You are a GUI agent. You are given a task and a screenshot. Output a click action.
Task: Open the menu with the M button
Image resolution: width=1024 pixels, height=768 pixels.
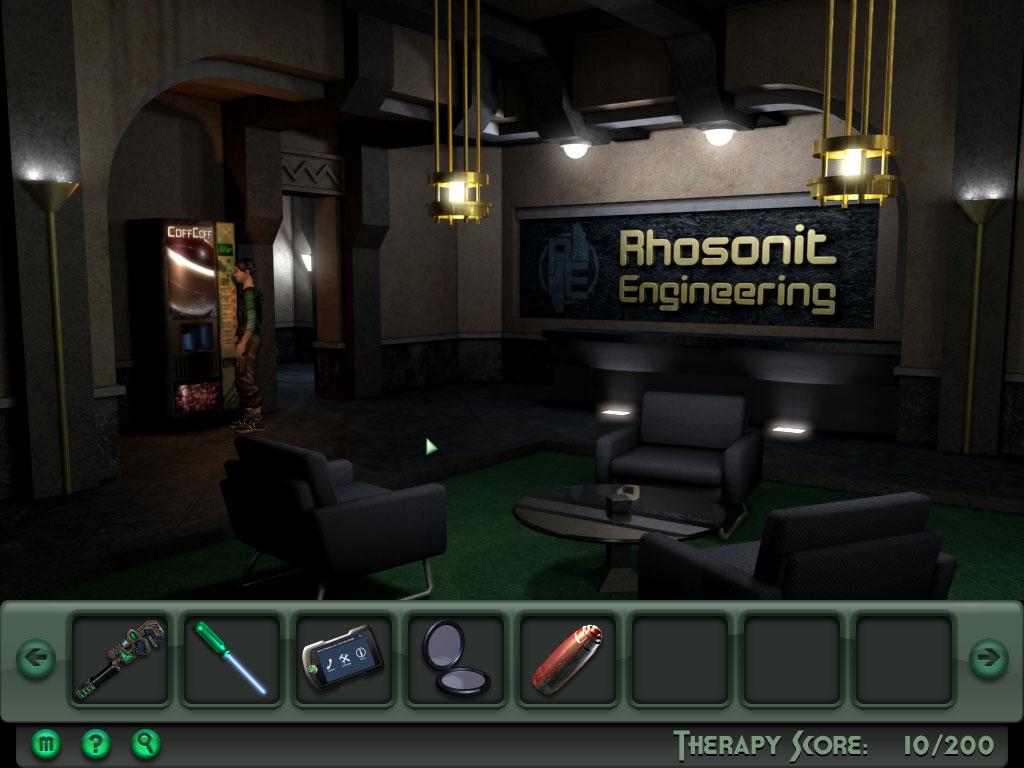click(x=46, y=743)
